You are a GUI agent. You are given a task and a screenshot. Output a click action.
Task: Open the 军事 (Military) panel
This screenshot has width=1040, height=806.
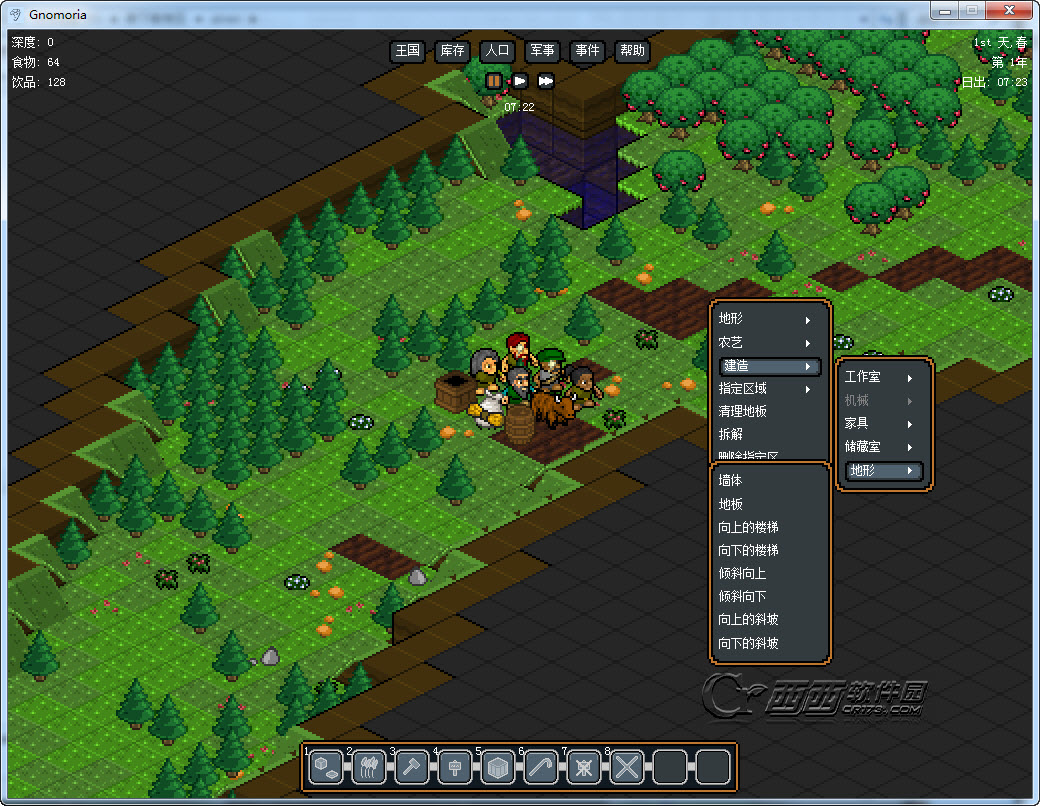pyautogui.click(x=542, y=51)
